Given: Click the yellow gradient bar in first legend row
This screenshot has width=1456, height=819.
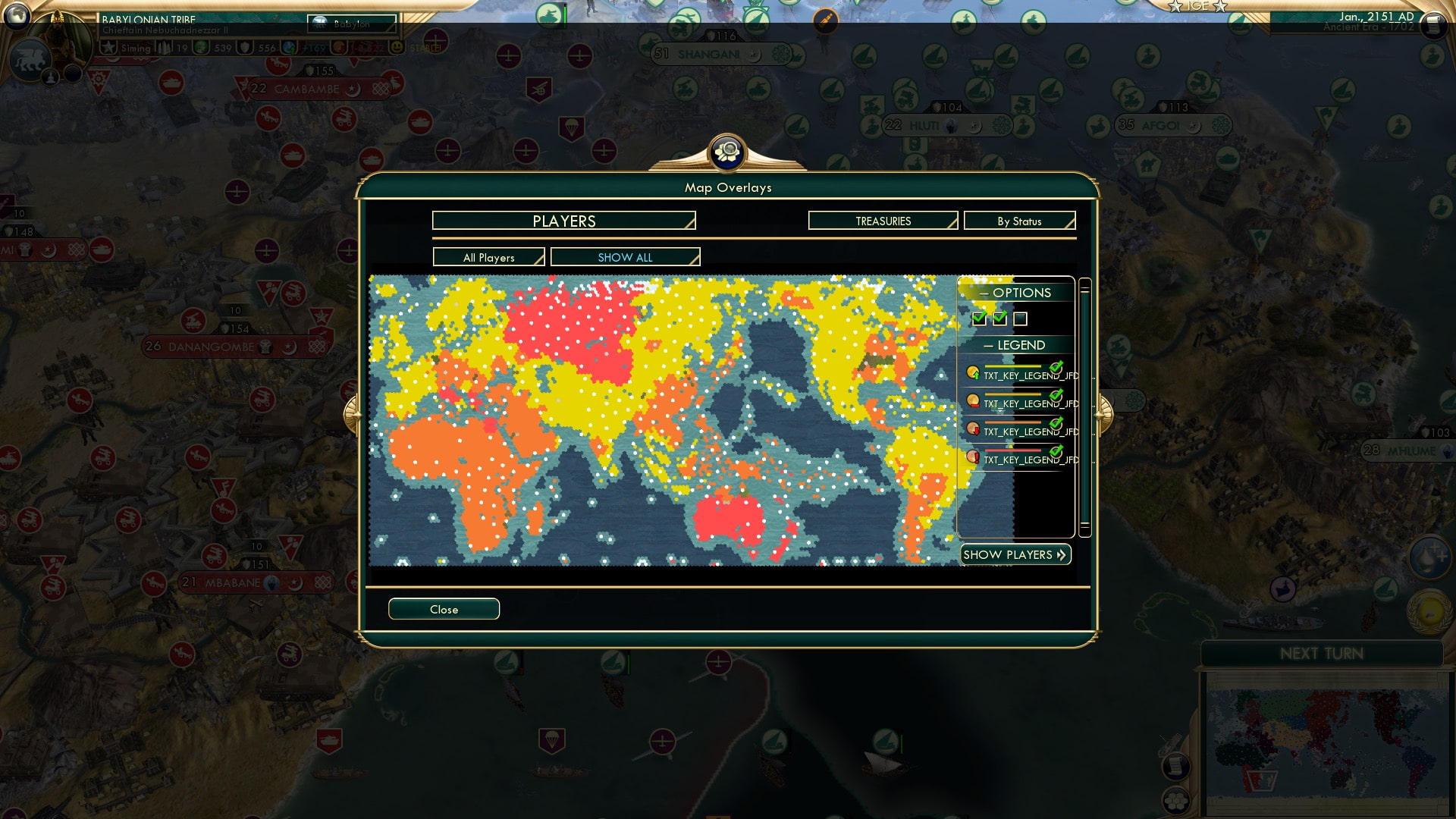Looking at the screenshot, I should (x=1012, y=366).
